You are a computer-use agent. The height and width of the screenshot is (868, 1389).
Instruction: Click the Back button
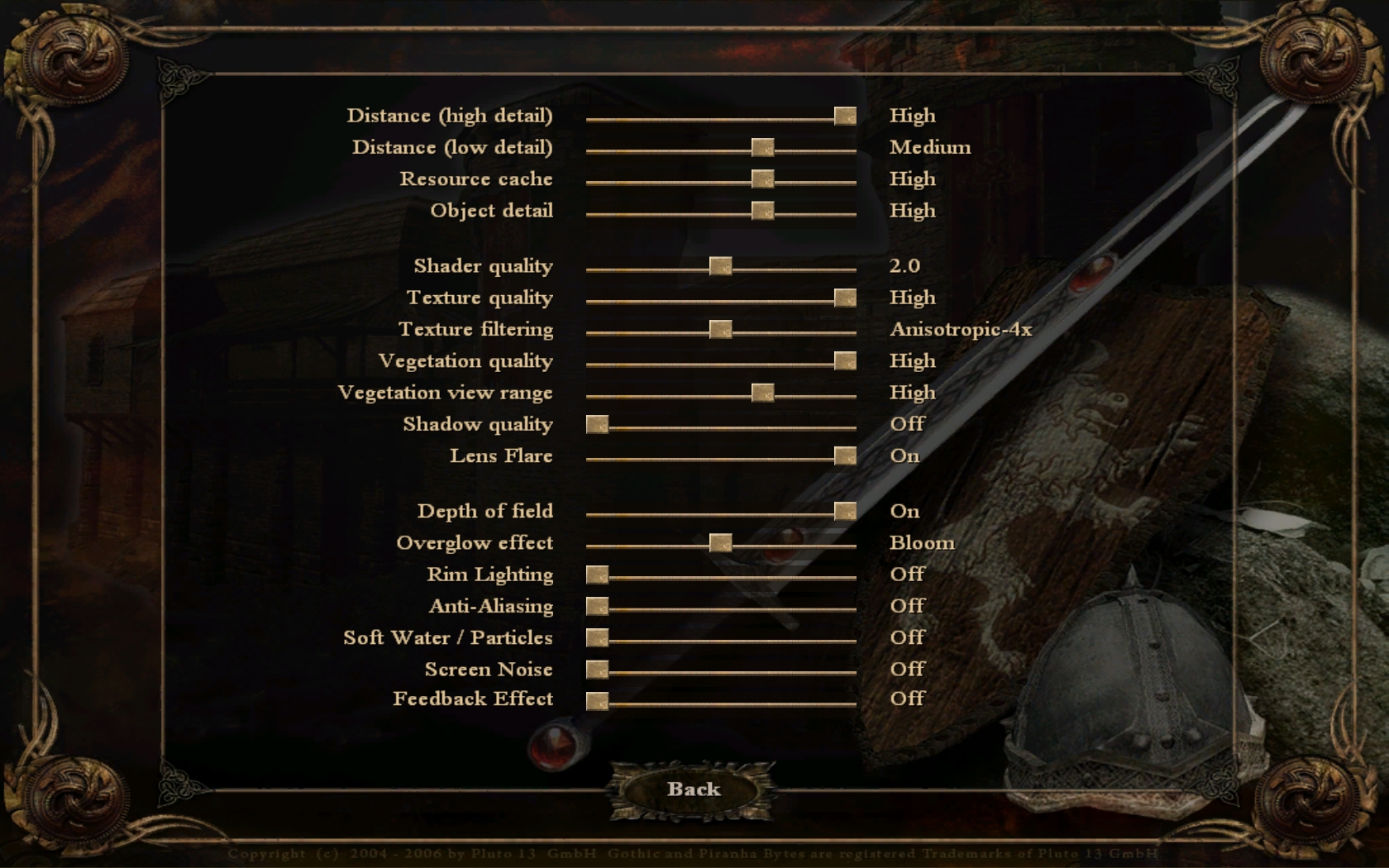tap(693, 789)
